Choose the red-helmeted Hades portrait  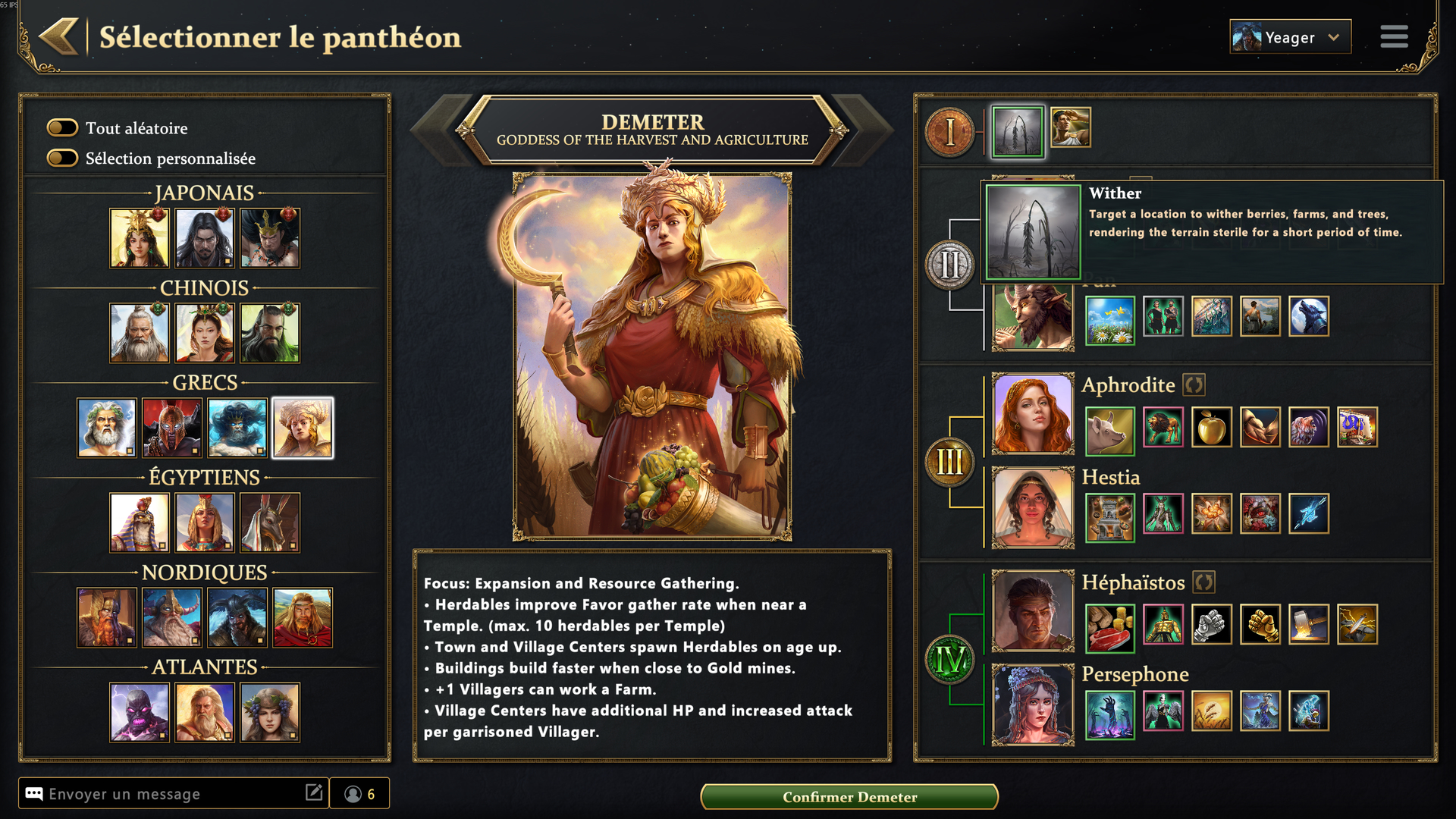(x=172, y=428)
